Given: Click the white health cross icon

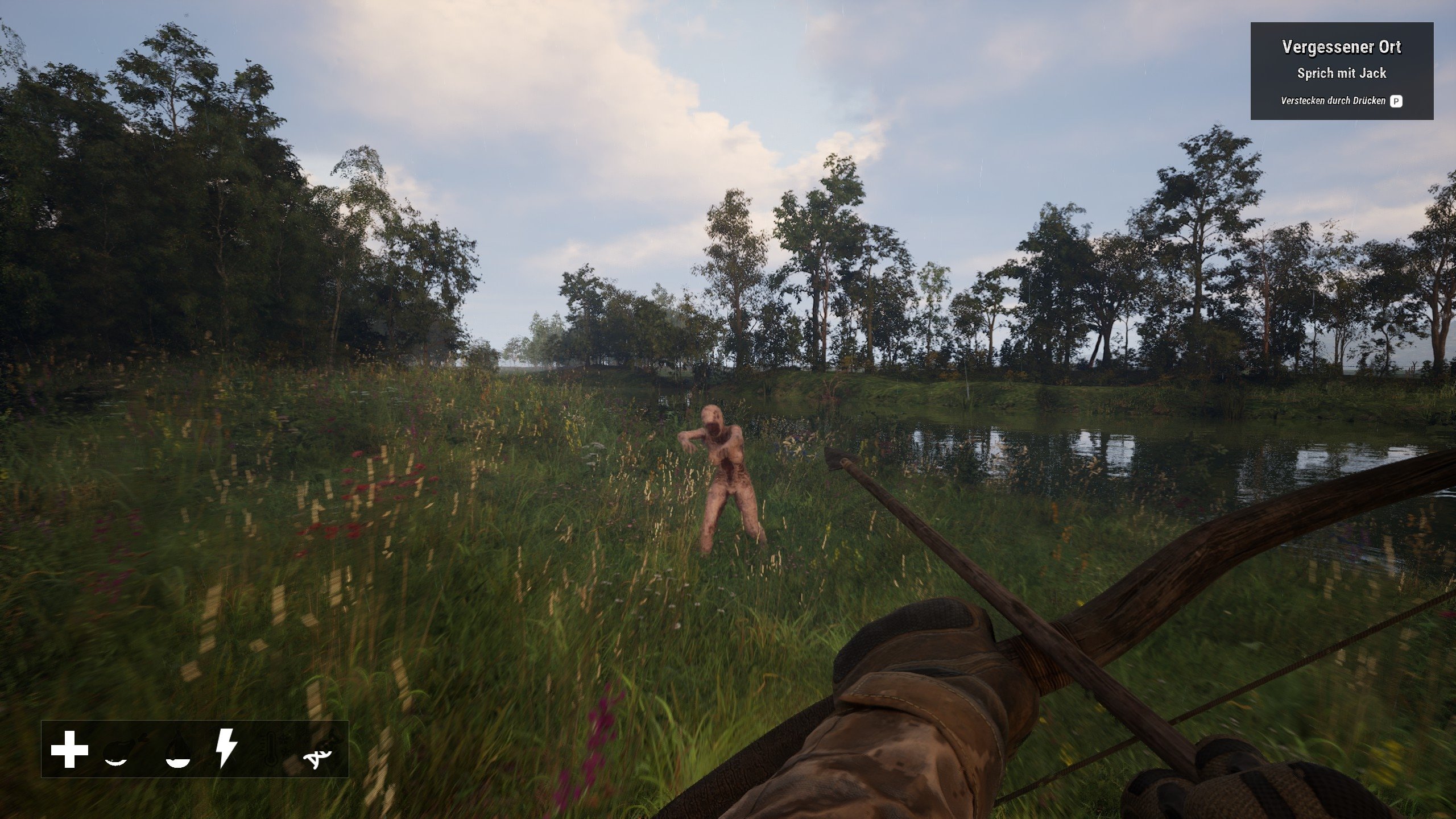Looking at the screenshot, I should pyautogui.click(x=69, y=749).
